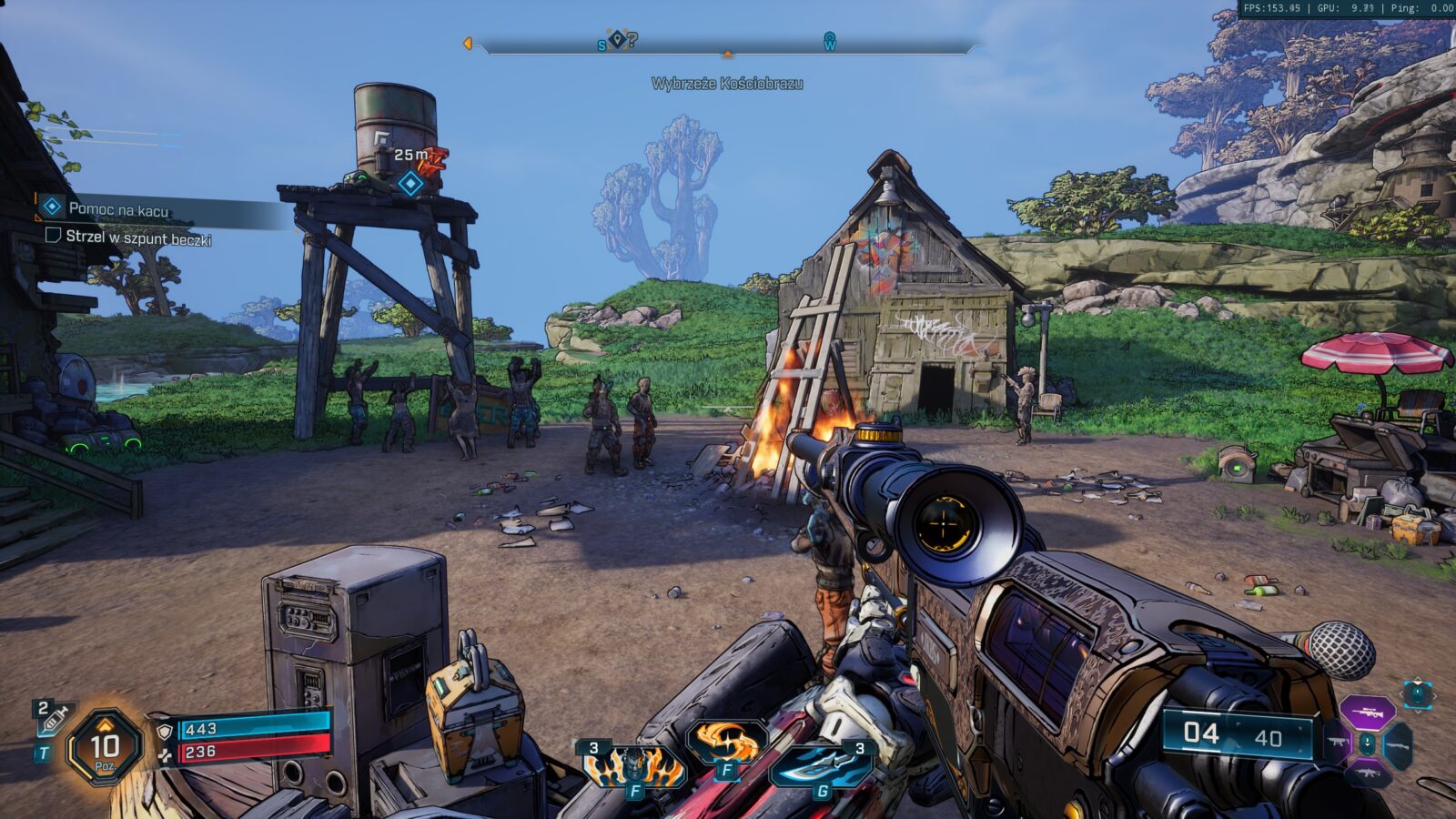
Task: Throw the blue blade ordnance
Action: [822, 766]
